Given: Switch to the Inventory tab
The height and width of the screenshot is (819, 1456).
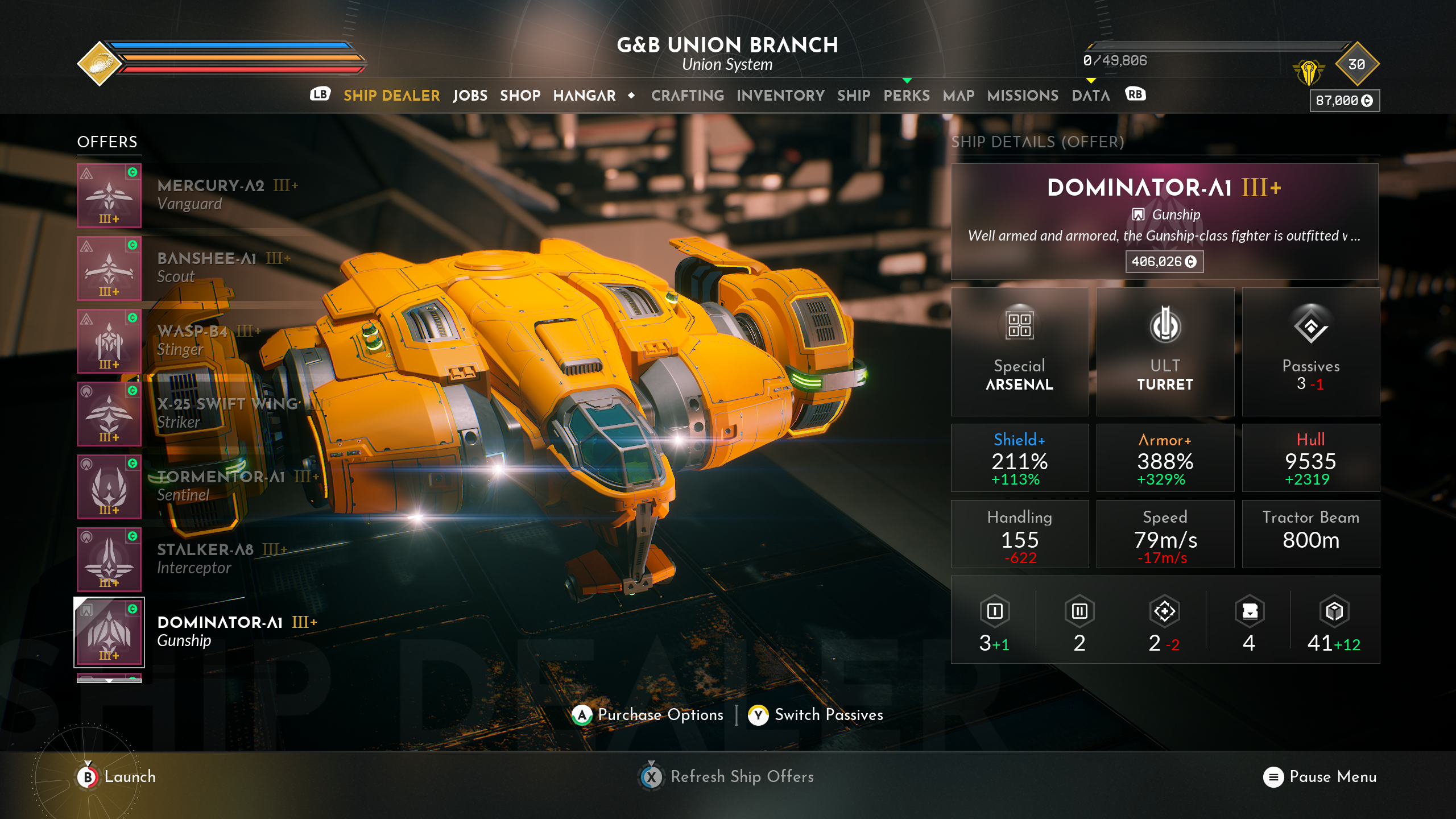Looking at the screenshot, I should click(x=780, y=96).
